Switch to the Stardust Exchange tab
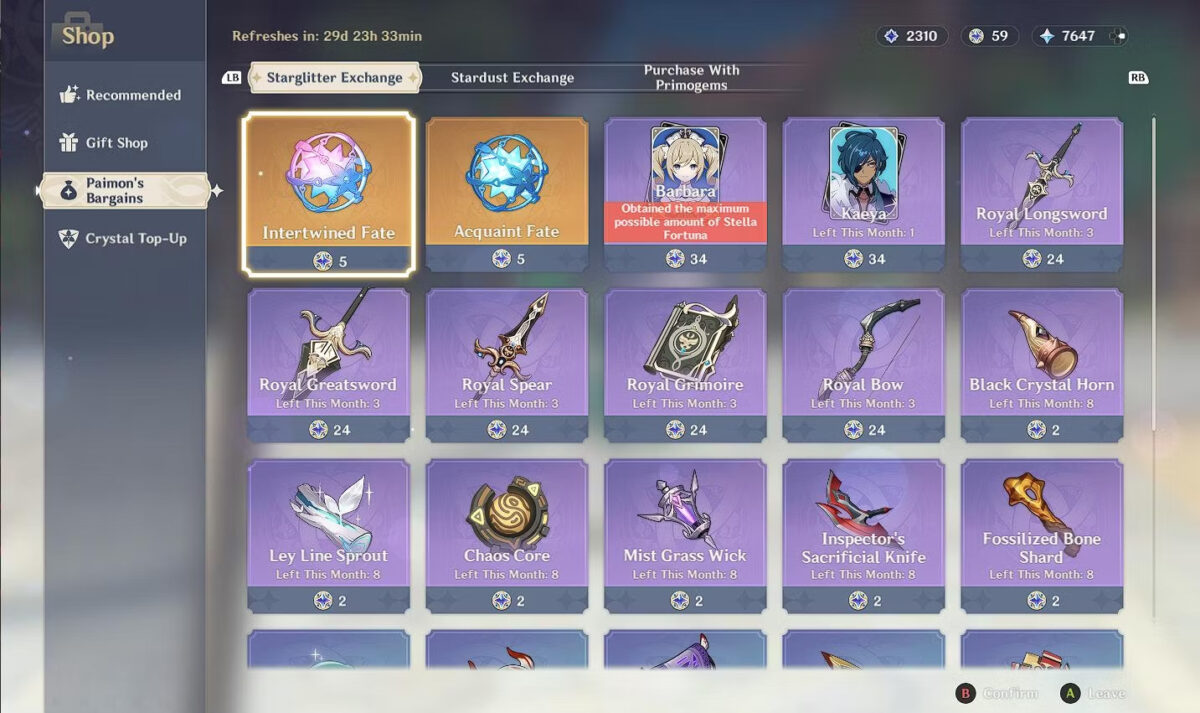The width and height of the screenshot is (1200, 713). (x=512, y=78)
